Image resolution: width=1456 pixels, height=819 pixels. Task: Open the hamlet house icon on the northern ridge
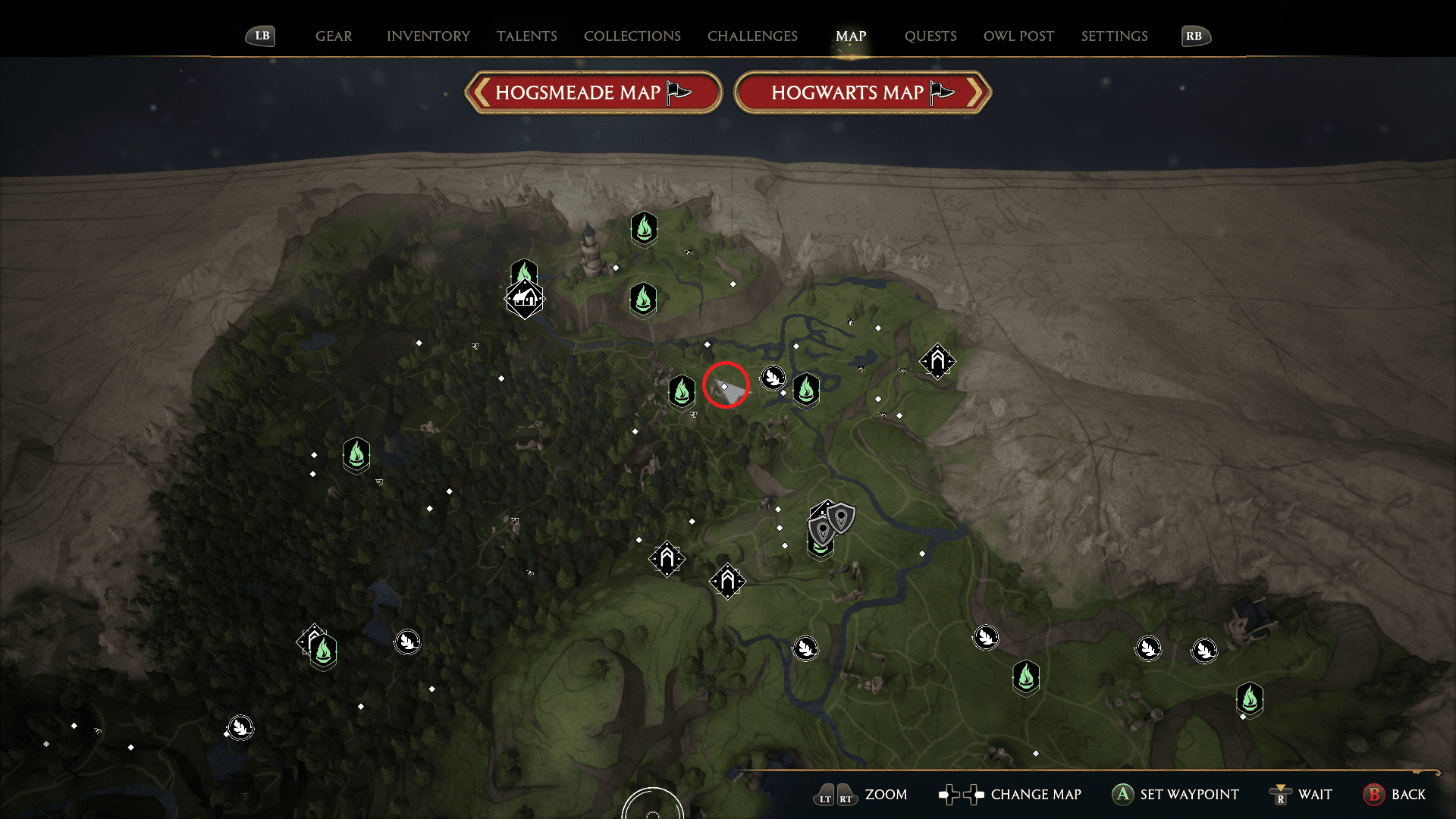525,299
